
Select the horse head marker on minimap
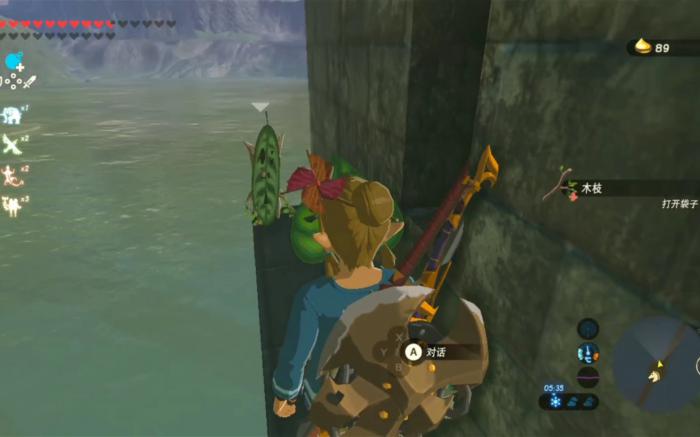tap(656, 375)
